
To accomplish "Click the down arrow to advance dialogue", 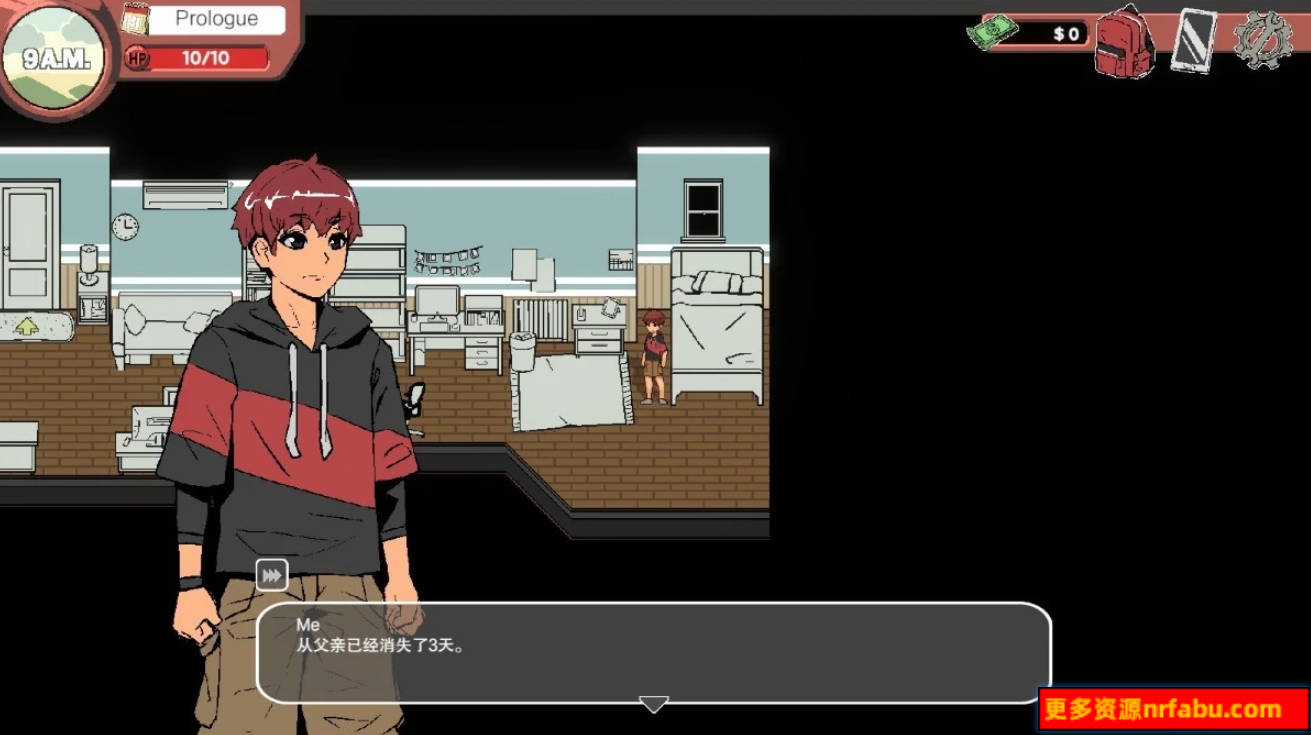I will pos(654,704).
